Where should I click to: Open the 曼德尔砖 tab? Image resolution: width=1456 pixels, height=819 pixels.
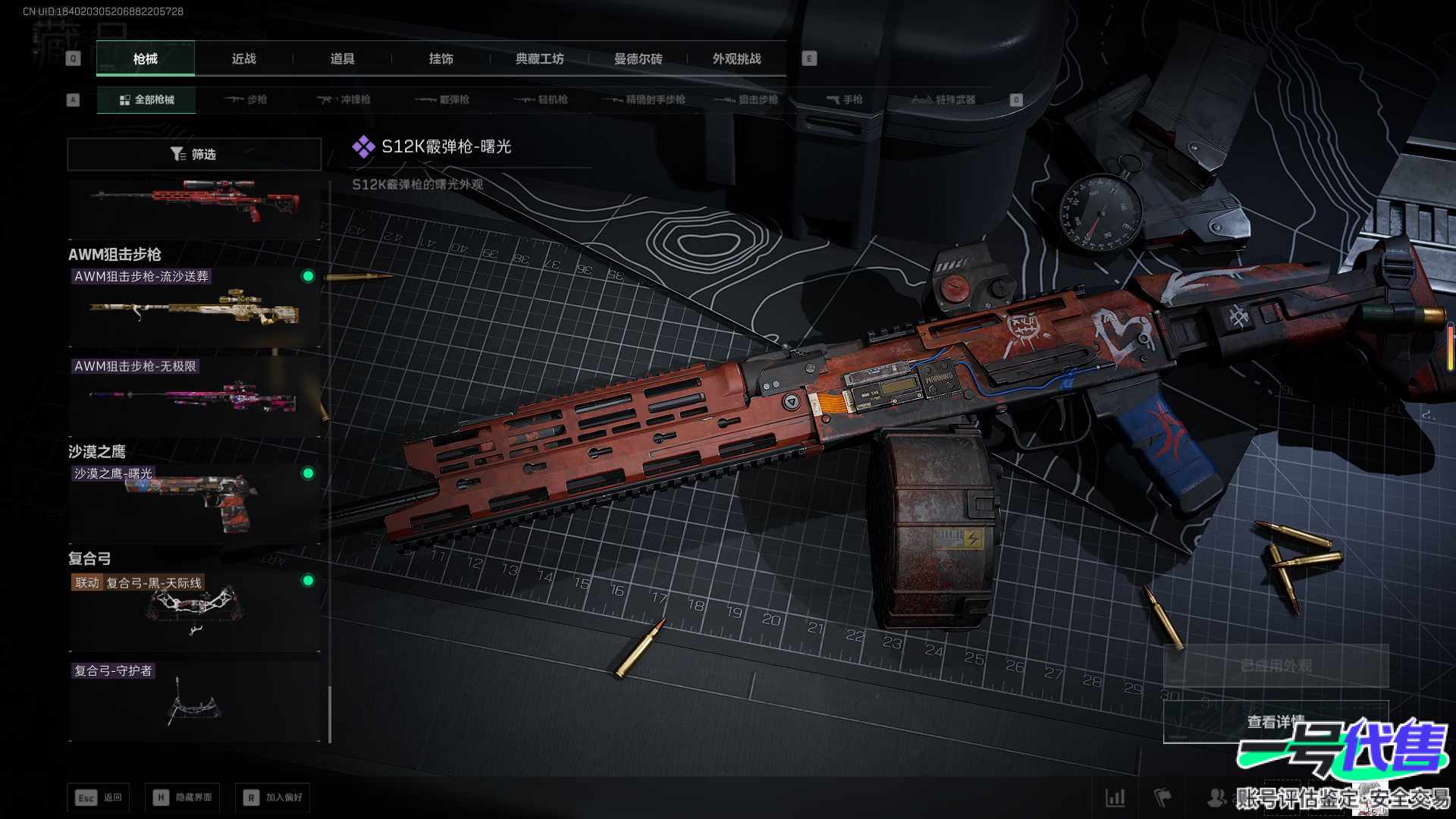point(638,59)
